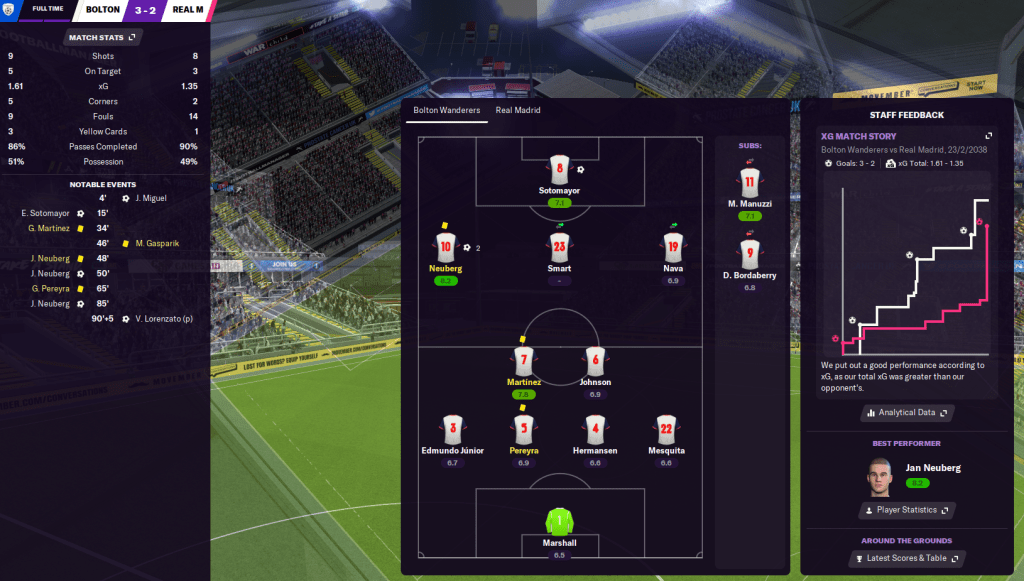Choose goalkeeper Marshall in the lineup
Viewport: 1024px width, 581px height.
tap(559, 521)
